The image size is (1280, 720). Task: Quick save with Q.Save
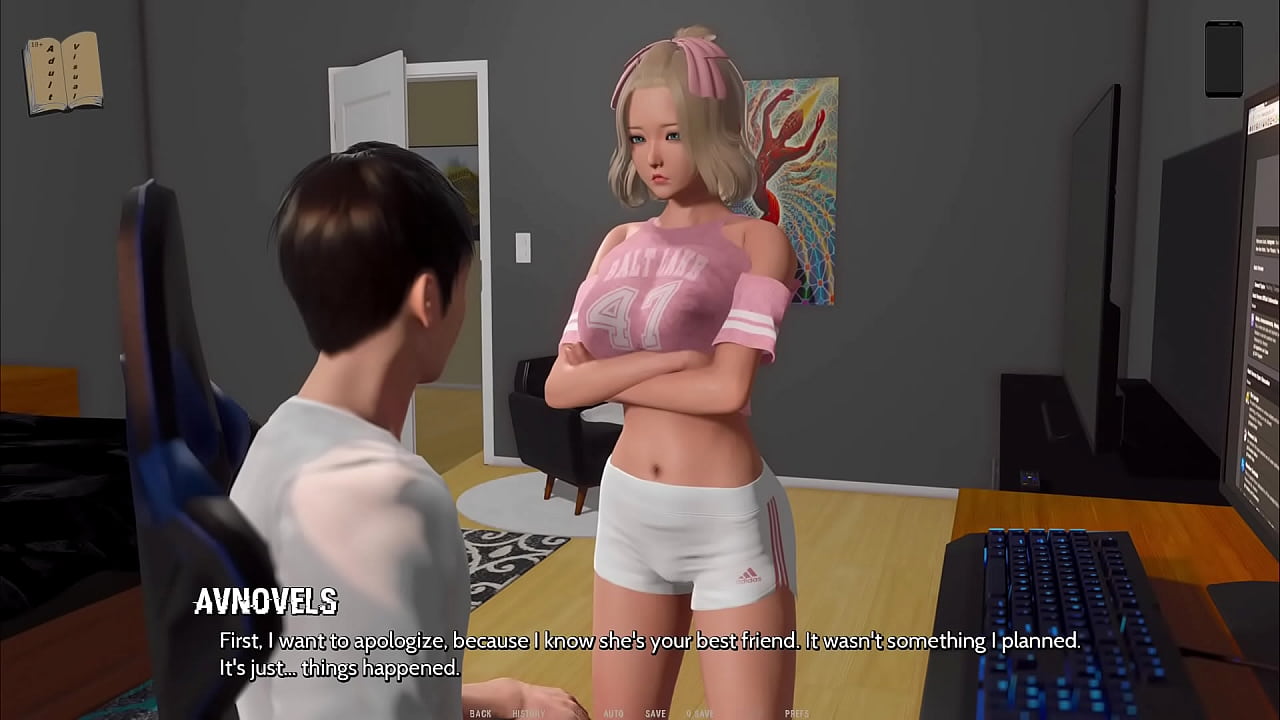pos(700,713)
